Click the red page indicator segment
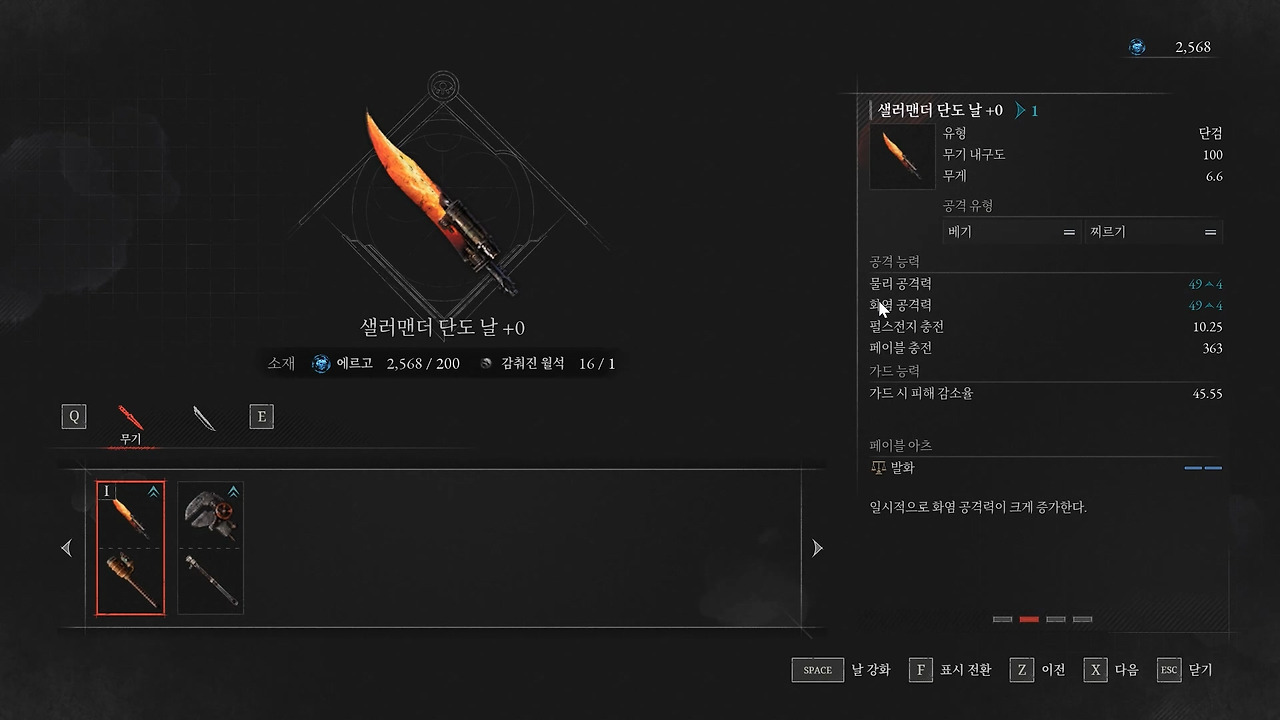Image resolution: width=1280 pixels, height=720 pixels. click(1029, 619)
